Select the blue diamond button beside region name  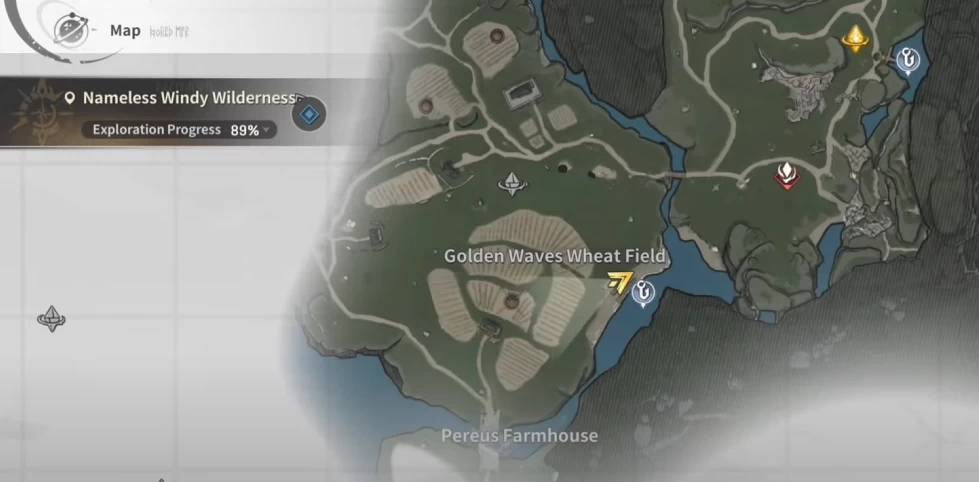pyautogui.click(x=310, y=115)
